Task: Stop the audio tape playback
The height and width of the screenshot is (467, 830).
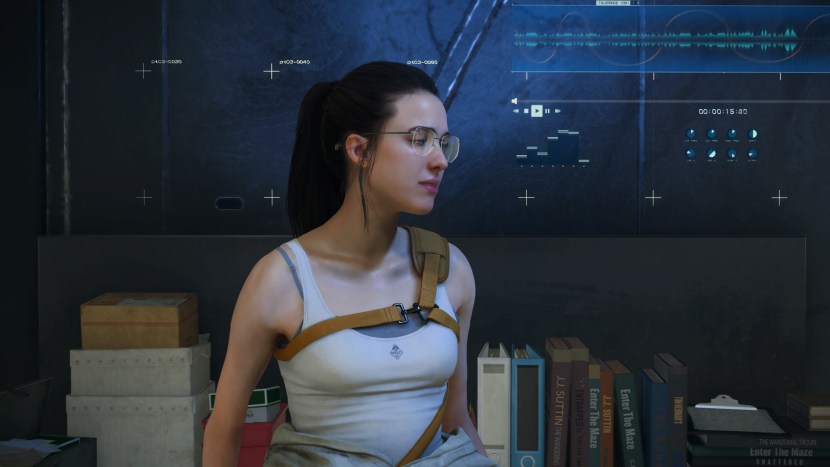Action: (x=526, y=111)
